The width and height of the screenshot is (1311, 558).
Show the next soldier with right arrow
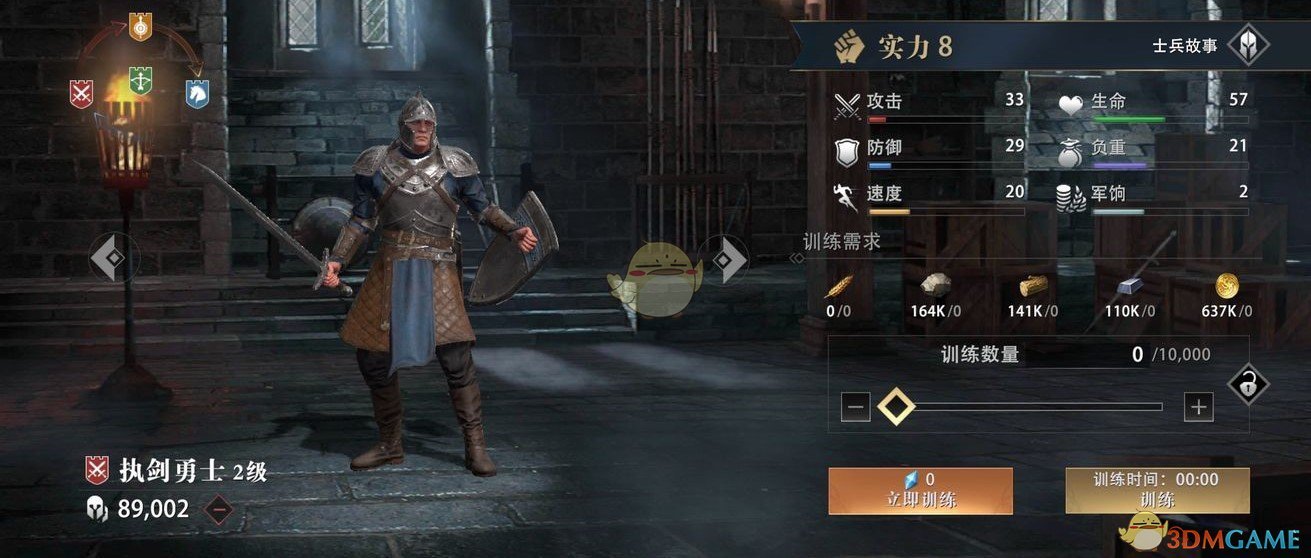click(727, 260)
